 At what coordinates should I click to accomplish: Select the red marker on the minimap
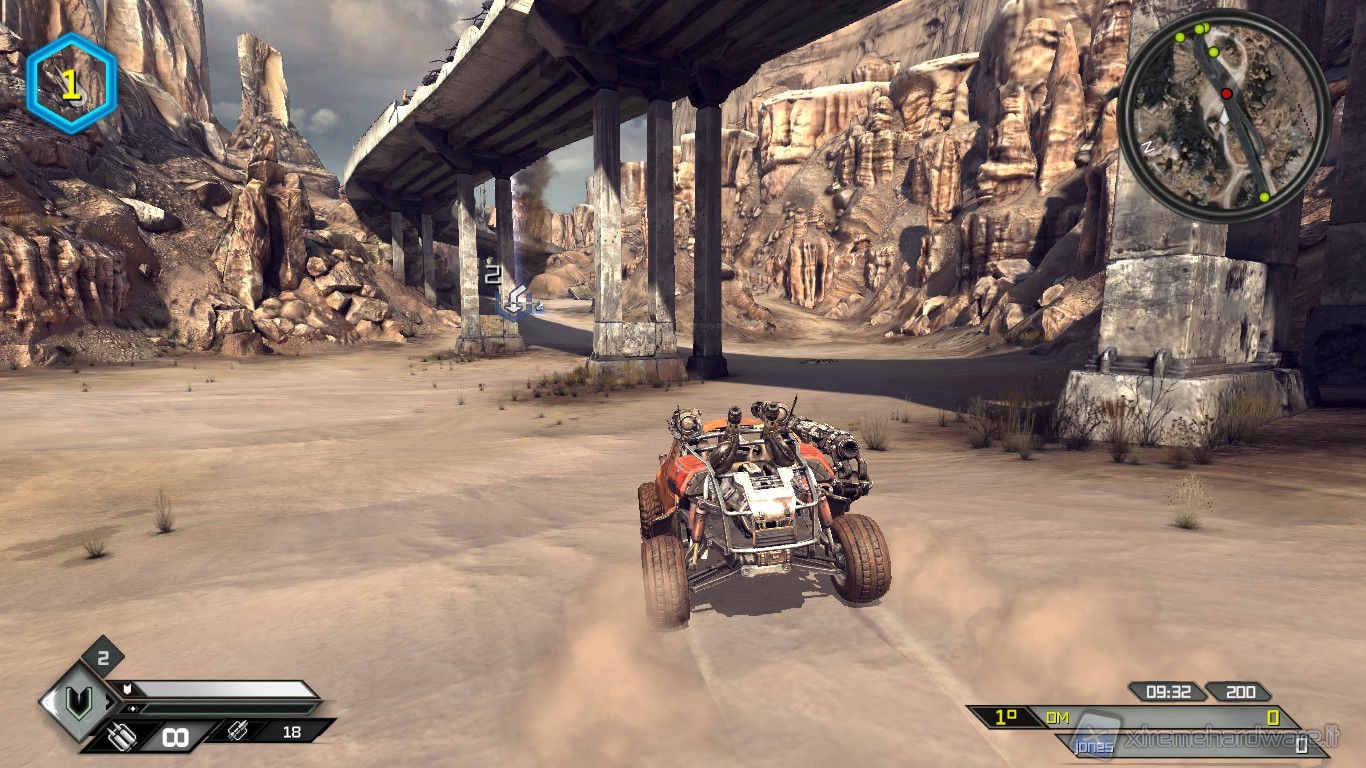1226,93
